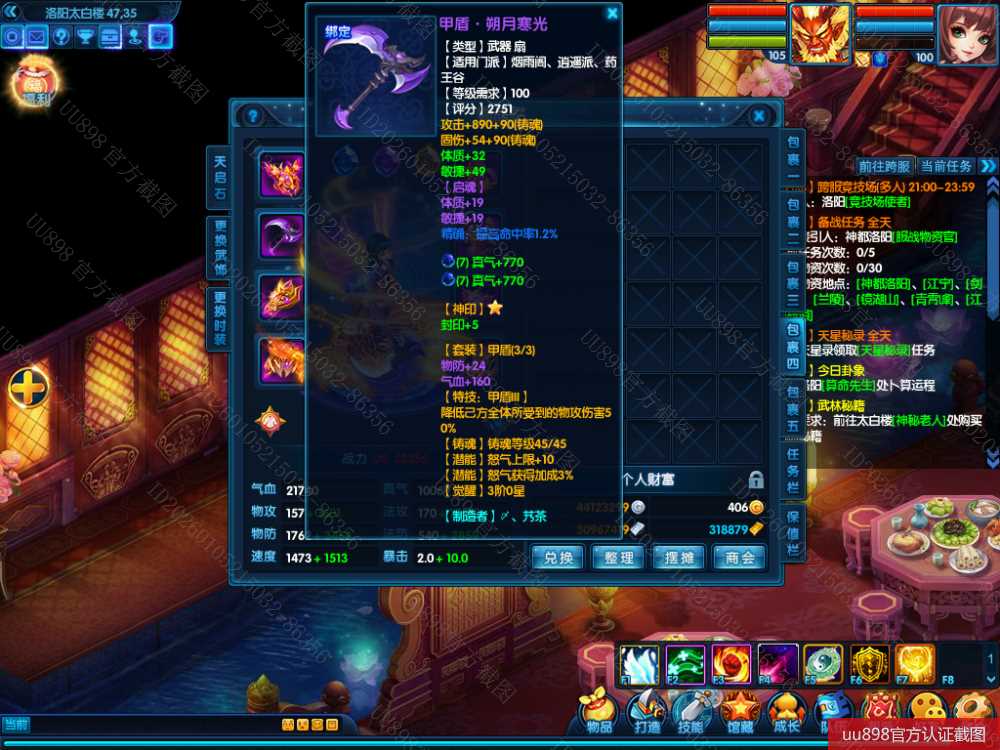Screen dimensions: 1000x750
Task: Activate the F1 white wing skill
Action: click(x=637, y=664)
